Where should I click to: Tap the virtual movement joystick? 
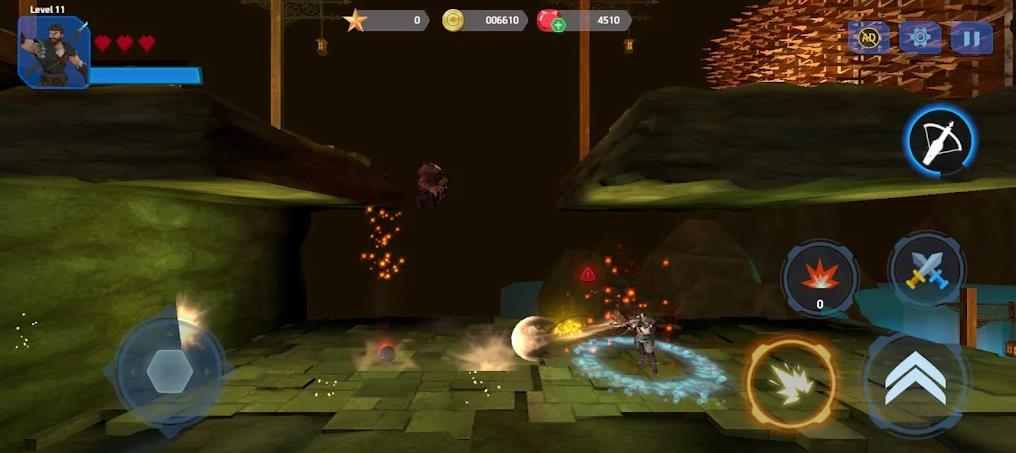pos(169,371)
